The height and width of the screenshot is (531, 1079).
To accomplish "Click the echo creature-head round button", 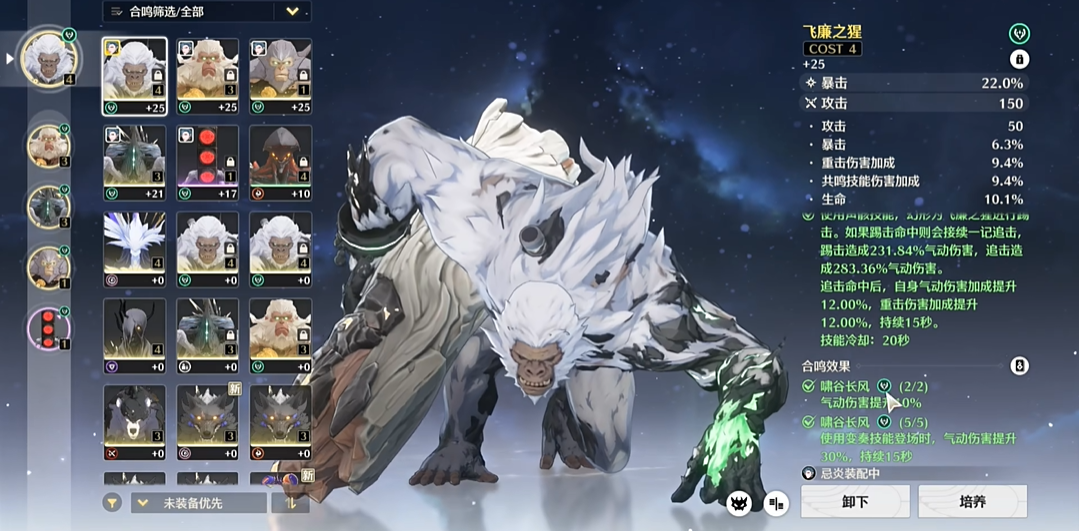I will tap(740, 503).
